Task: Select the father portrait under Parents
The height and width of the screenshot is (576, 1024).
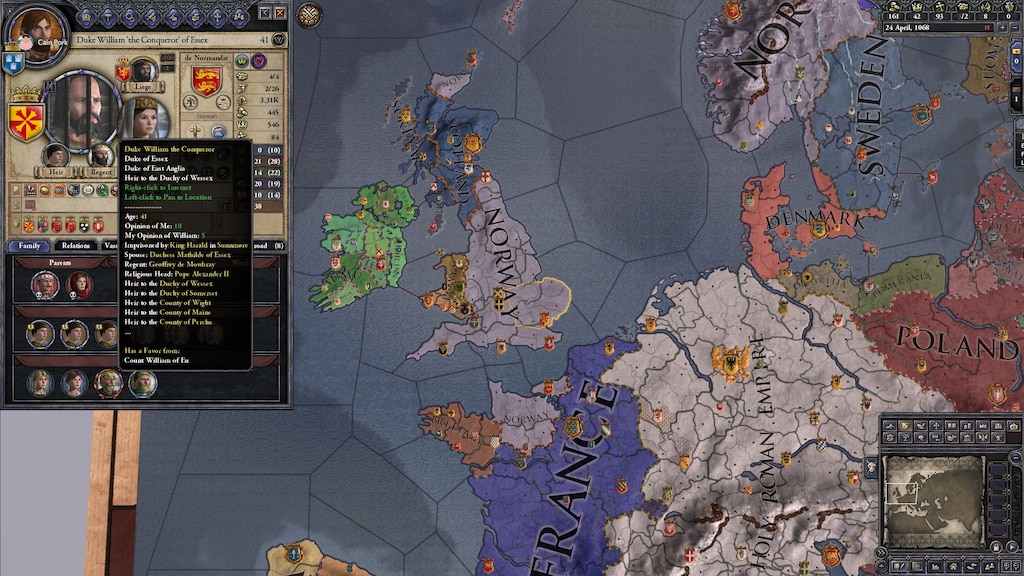Action: (x=45, y=285)
